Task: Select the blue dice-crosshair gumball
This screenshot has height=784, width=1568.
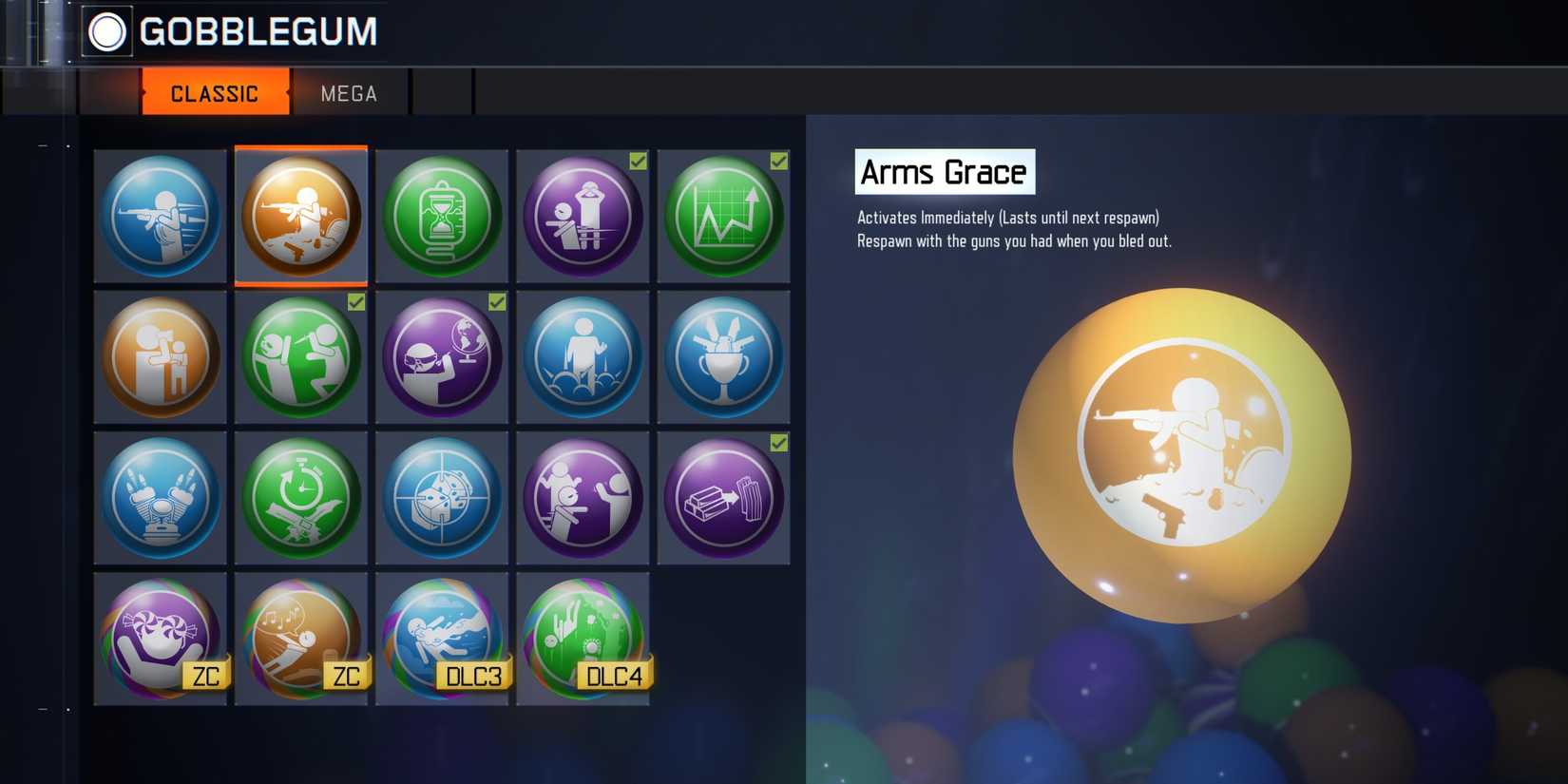Action: [441, 497]
